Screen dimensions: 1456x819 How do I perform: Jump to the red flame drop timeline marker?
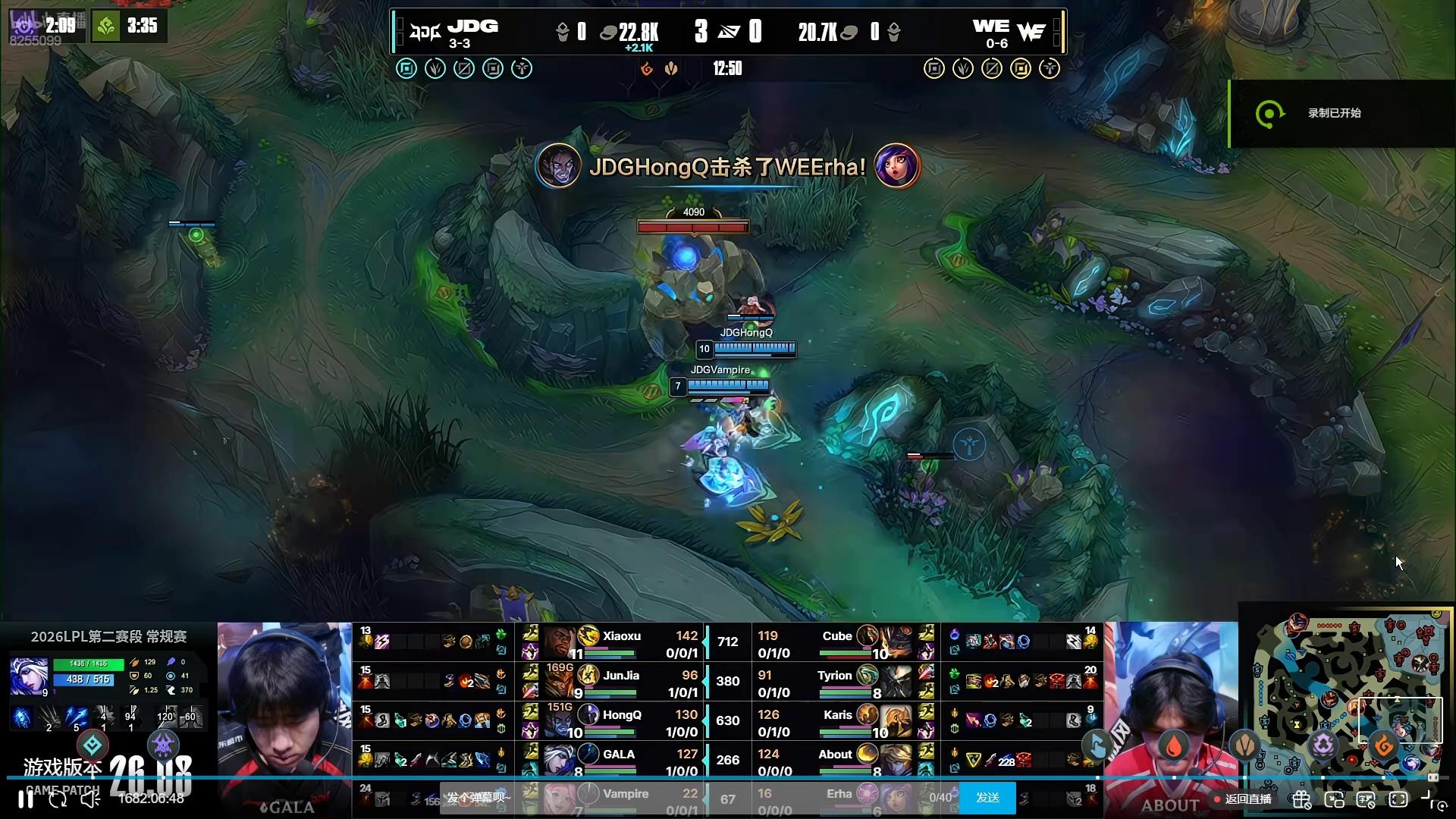pyautogui.click(x=1173, y=746)
